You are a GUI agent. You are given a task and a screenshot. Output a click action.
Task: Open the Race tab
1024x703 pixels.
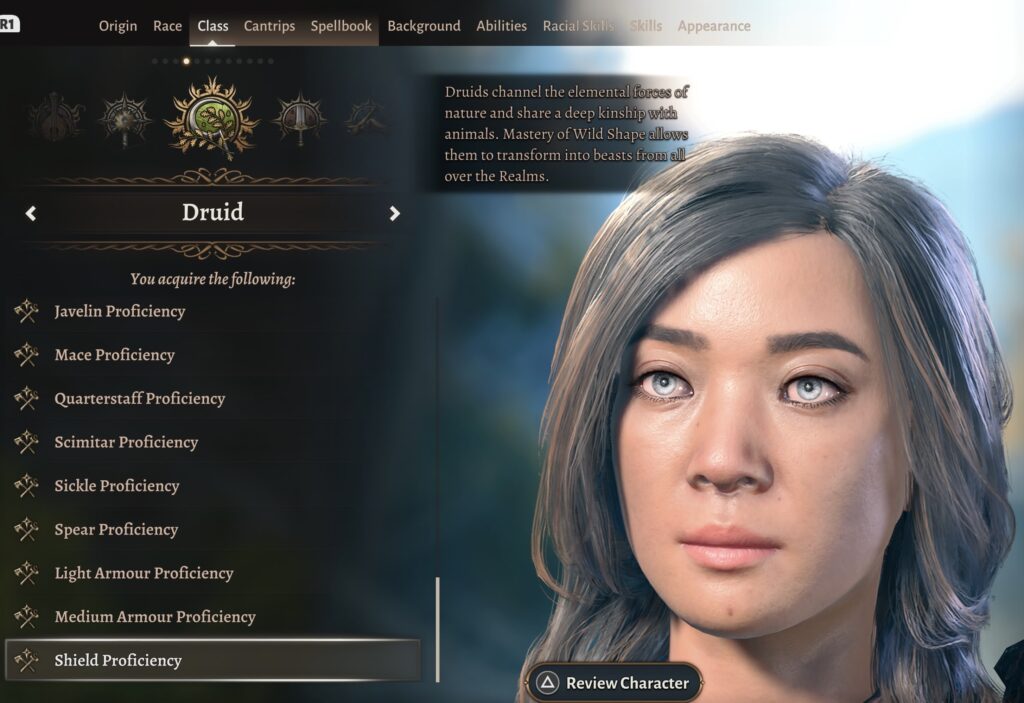pyautogui.click(x=167, y=26)
